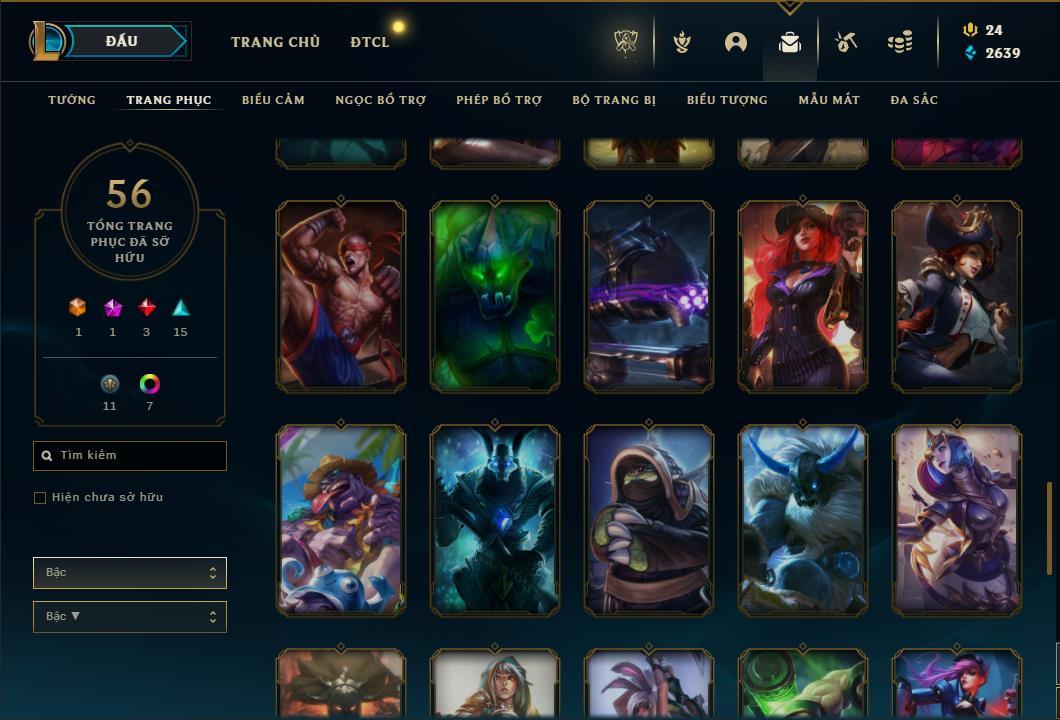Open the BIỂU CẢM tab
Viewport: 1060px width, 720px height.
pyautogui.click(x=273, y=100)
